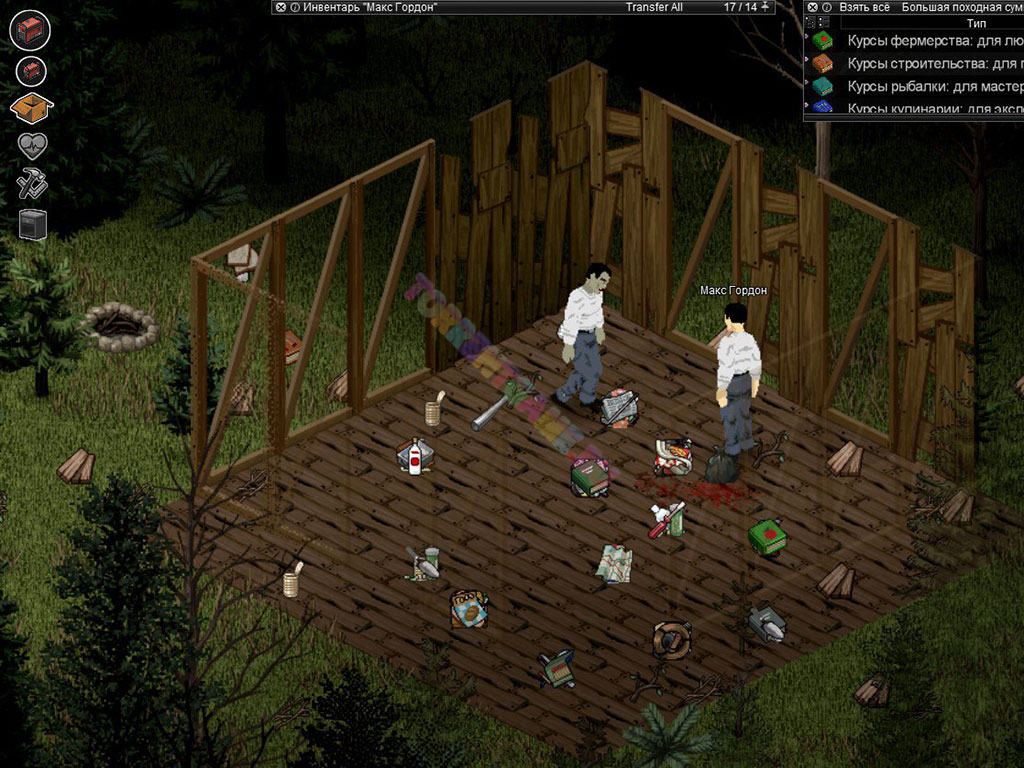
Task: Select the "Курсы фермерства" book row
Action: (x=920, y=41)
